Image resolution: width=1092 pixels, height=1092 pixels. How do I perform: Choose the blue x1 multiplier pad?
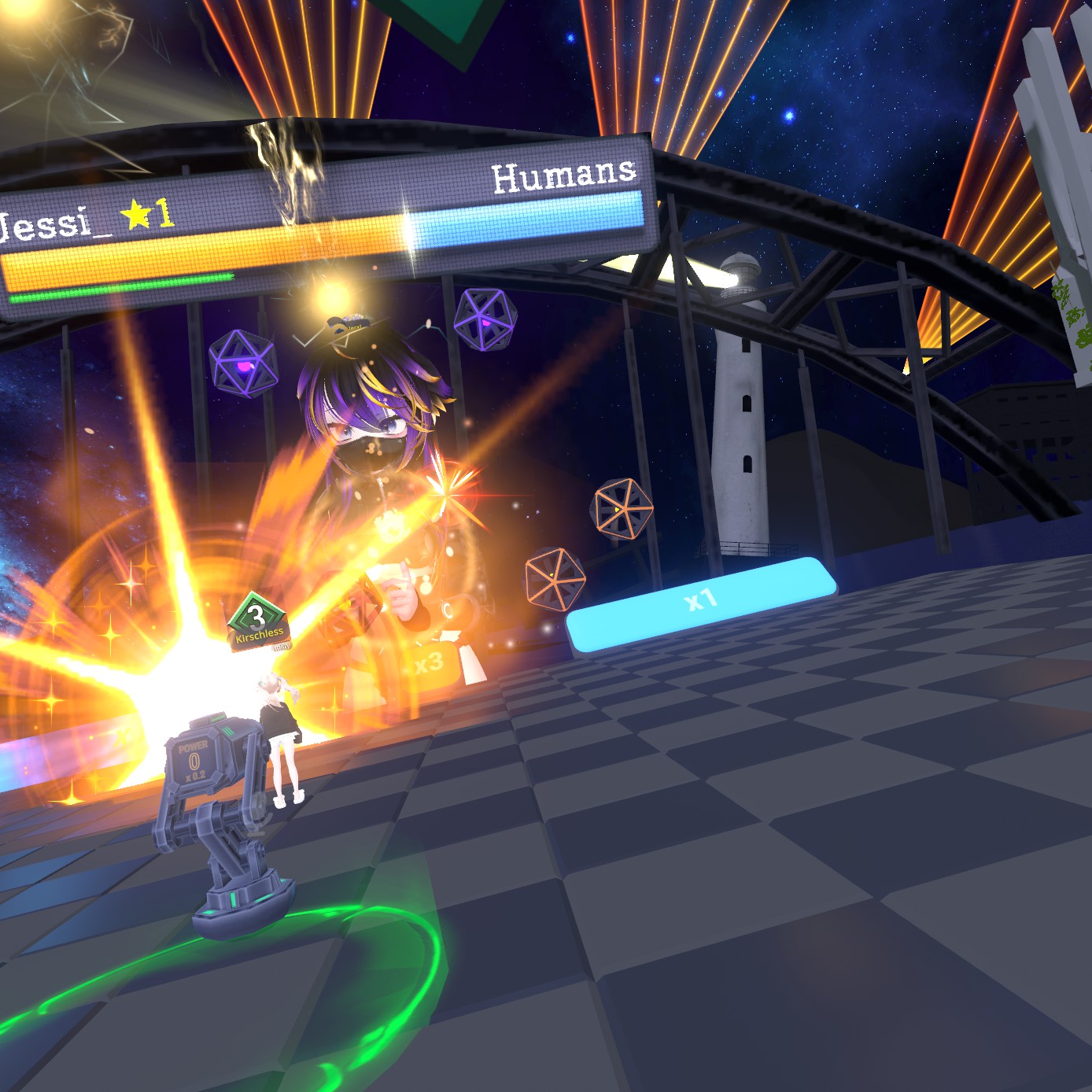pos(699,603)
